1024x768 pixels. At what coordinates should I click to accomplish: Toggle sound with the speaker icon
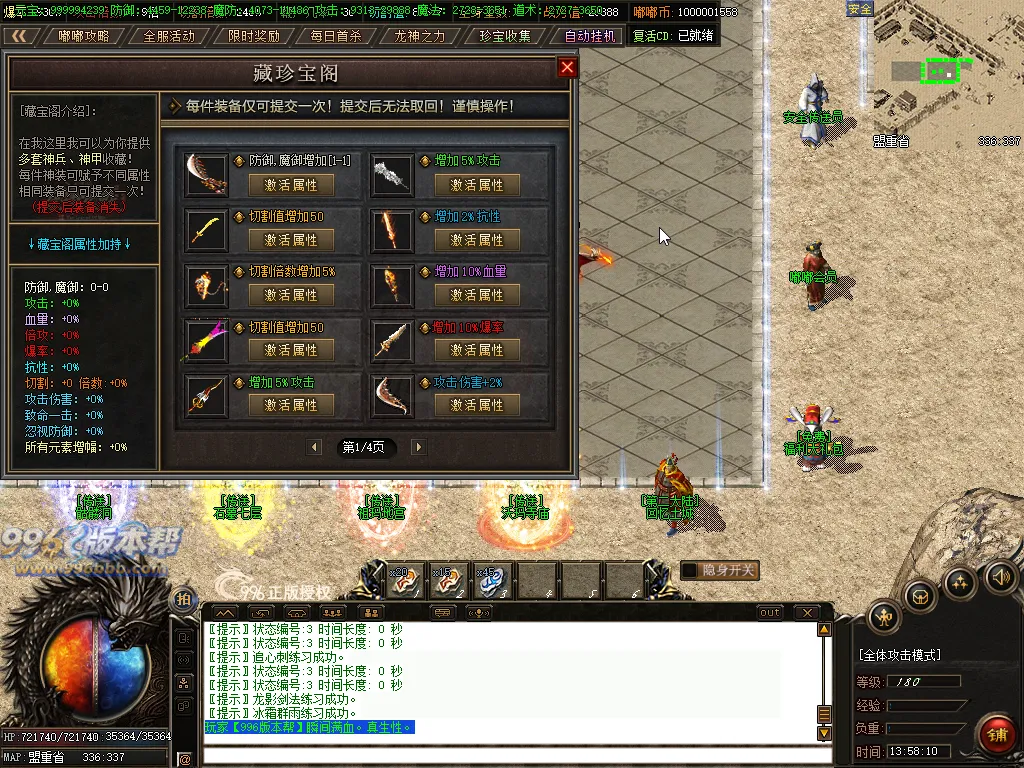1002,577
